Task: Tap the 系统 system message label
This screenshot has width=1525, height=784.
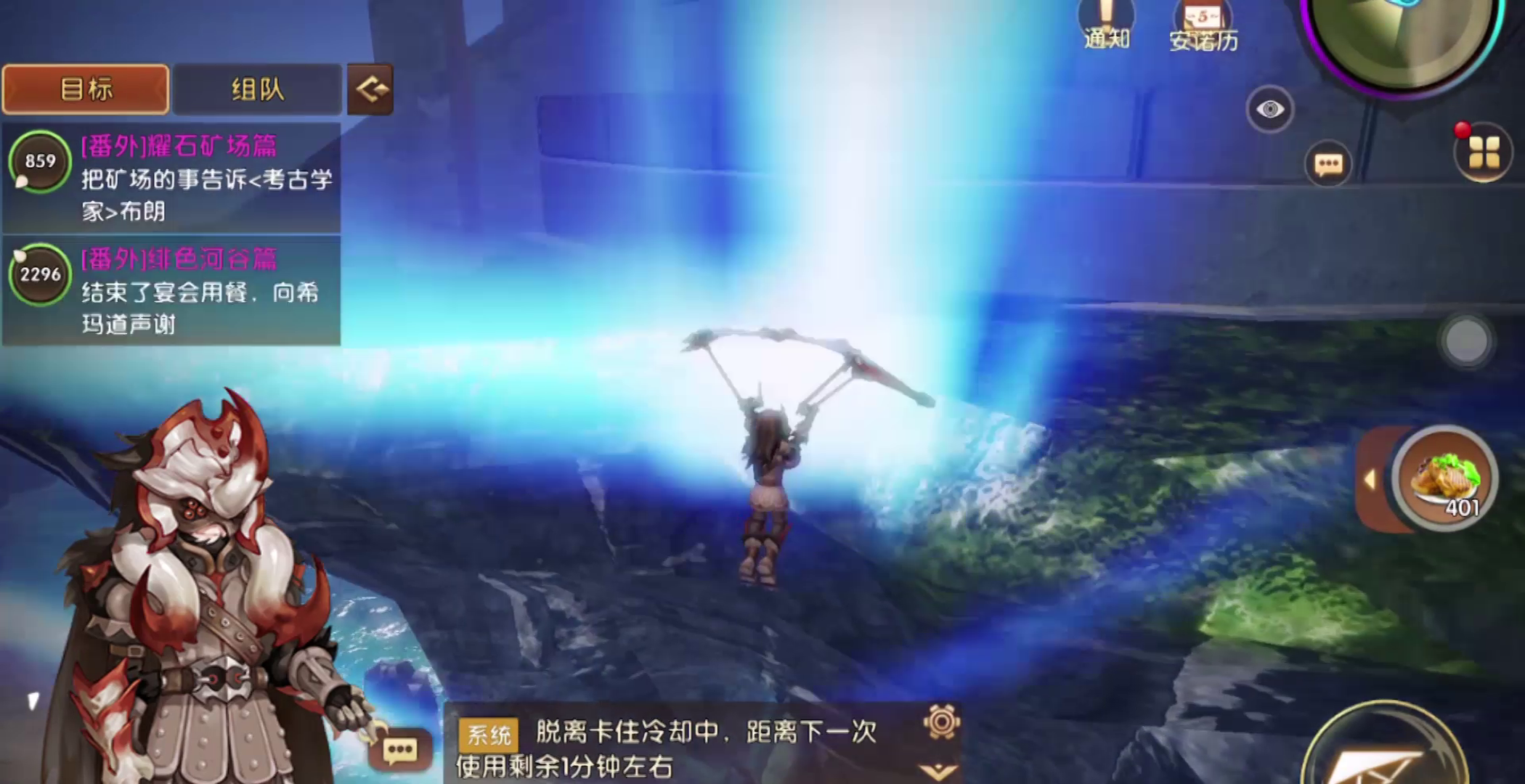Action: click(488, 734)
